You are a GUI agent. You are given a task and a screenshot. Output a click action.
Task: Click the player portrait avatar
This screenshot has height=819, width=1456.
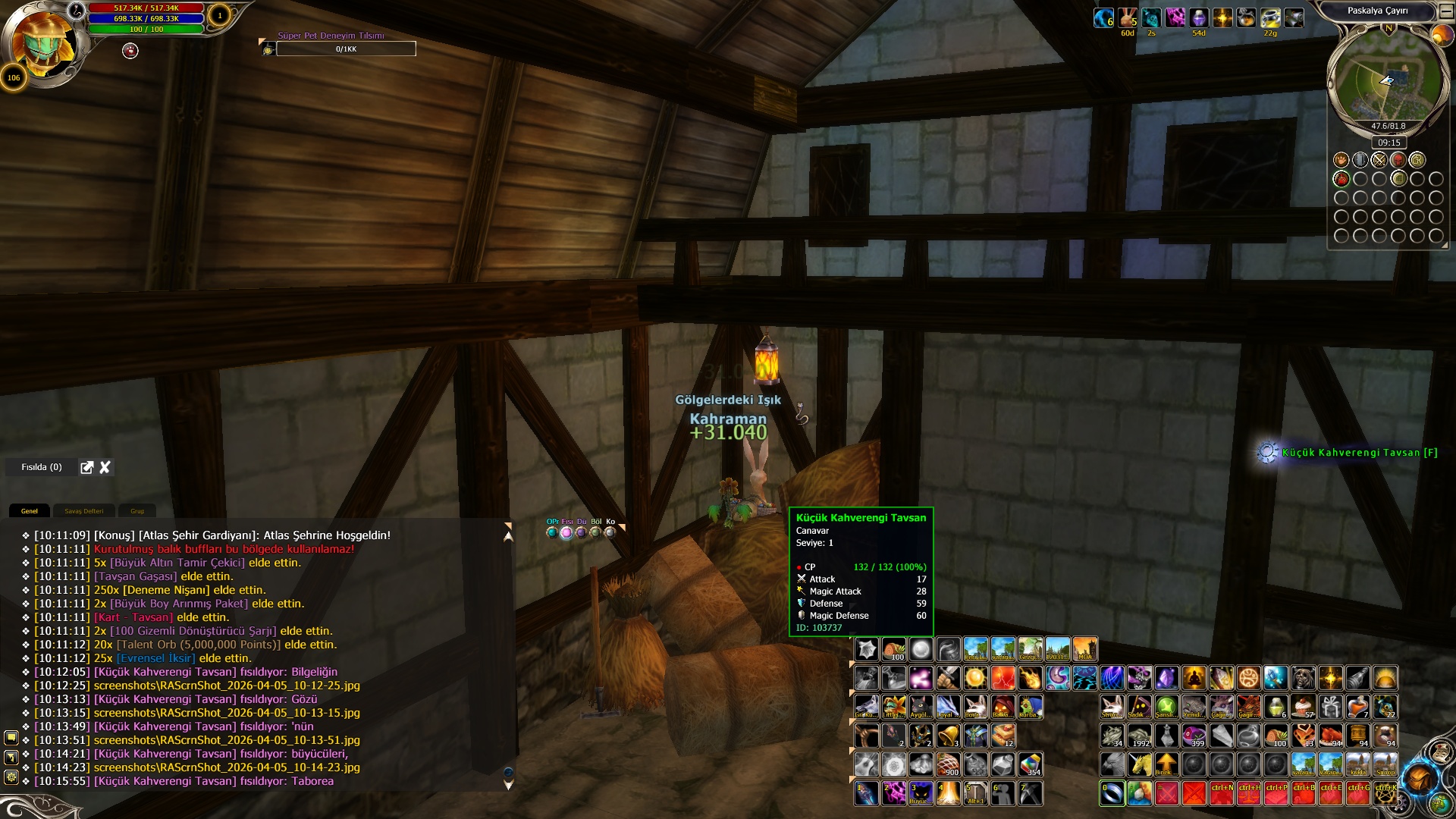(x=45, y=42)
